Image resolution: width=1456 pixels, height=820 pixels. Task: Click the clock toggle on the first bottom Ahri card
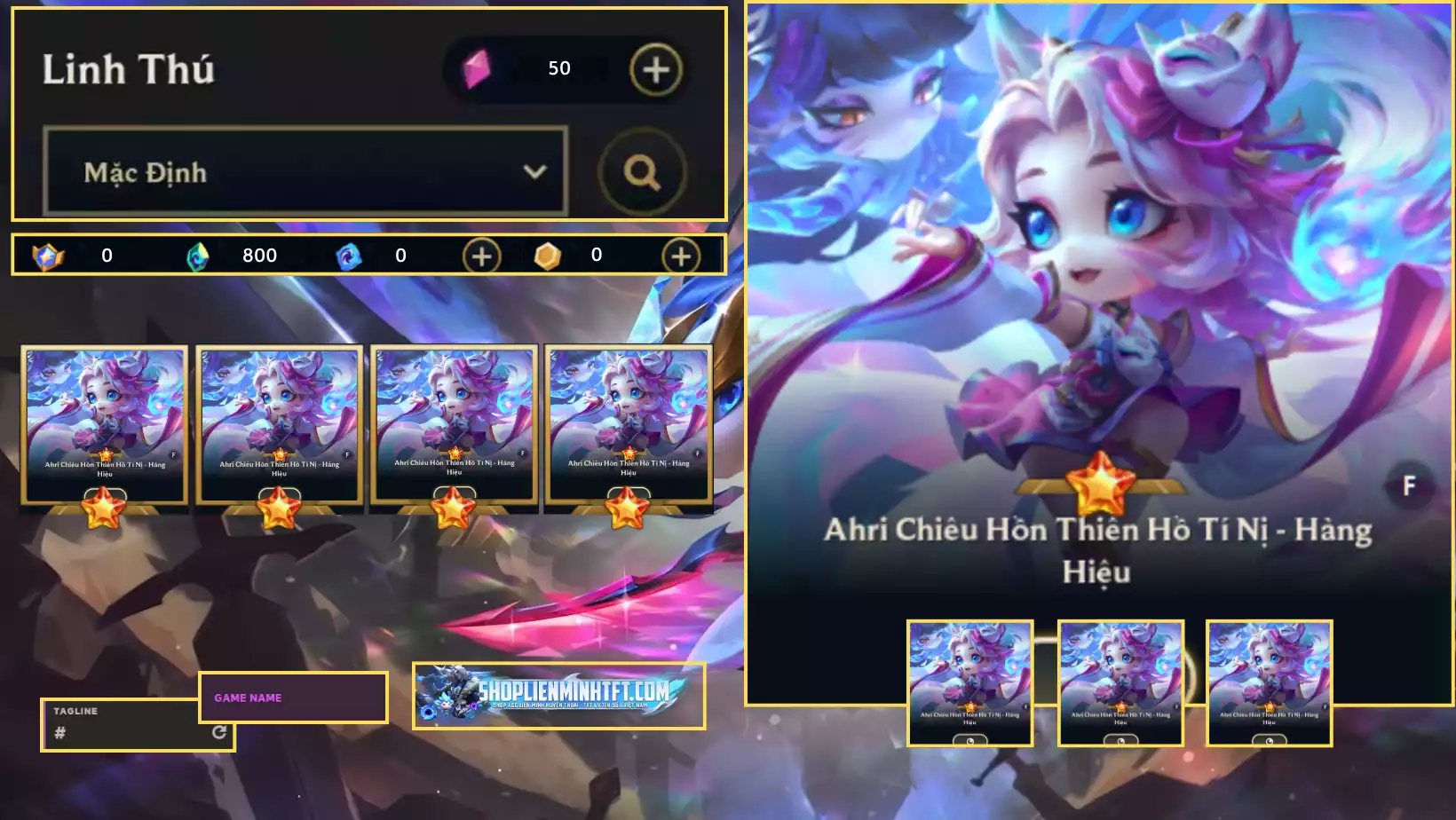(970, 740)
